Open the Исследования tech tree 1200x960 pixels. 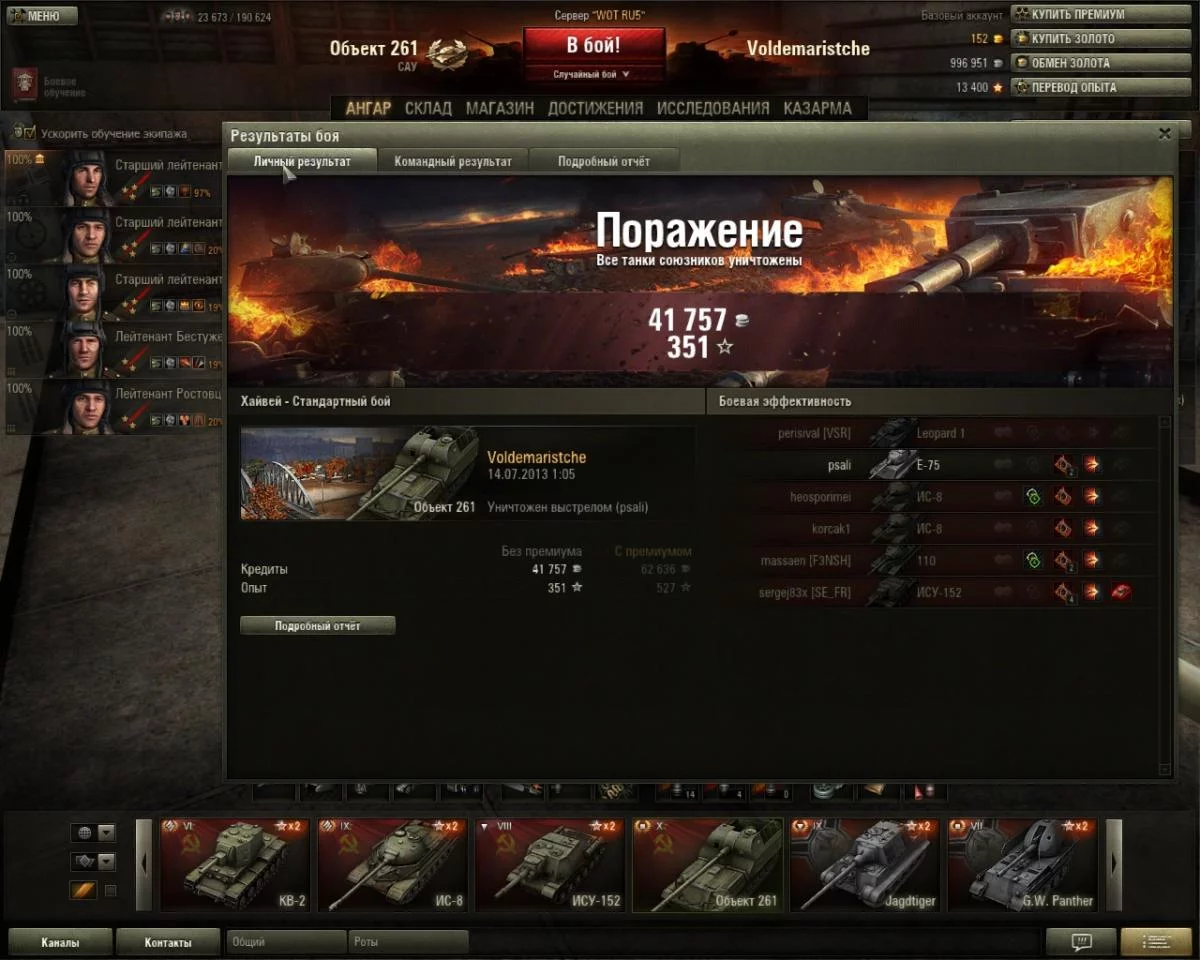pos(713,108)
